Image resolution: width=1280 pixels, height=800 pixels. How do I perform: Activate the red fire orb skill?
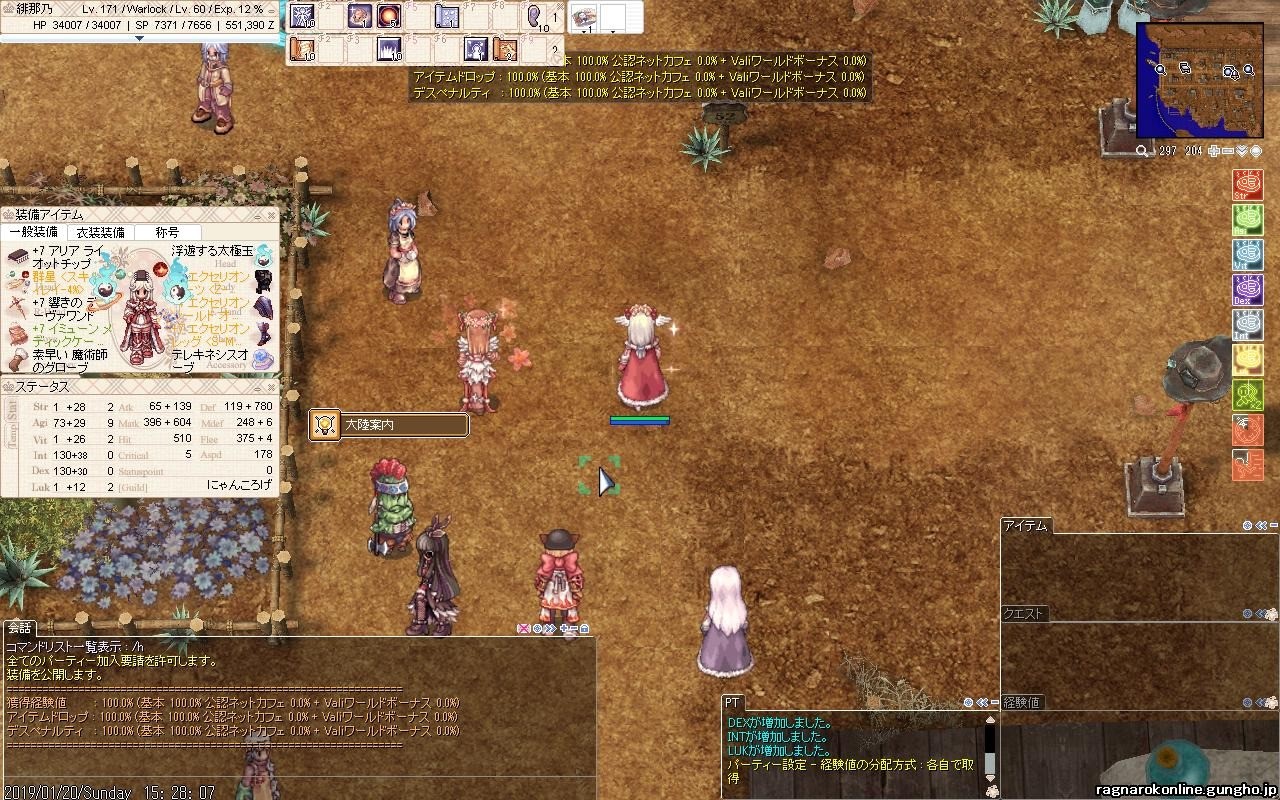point(389,16)
